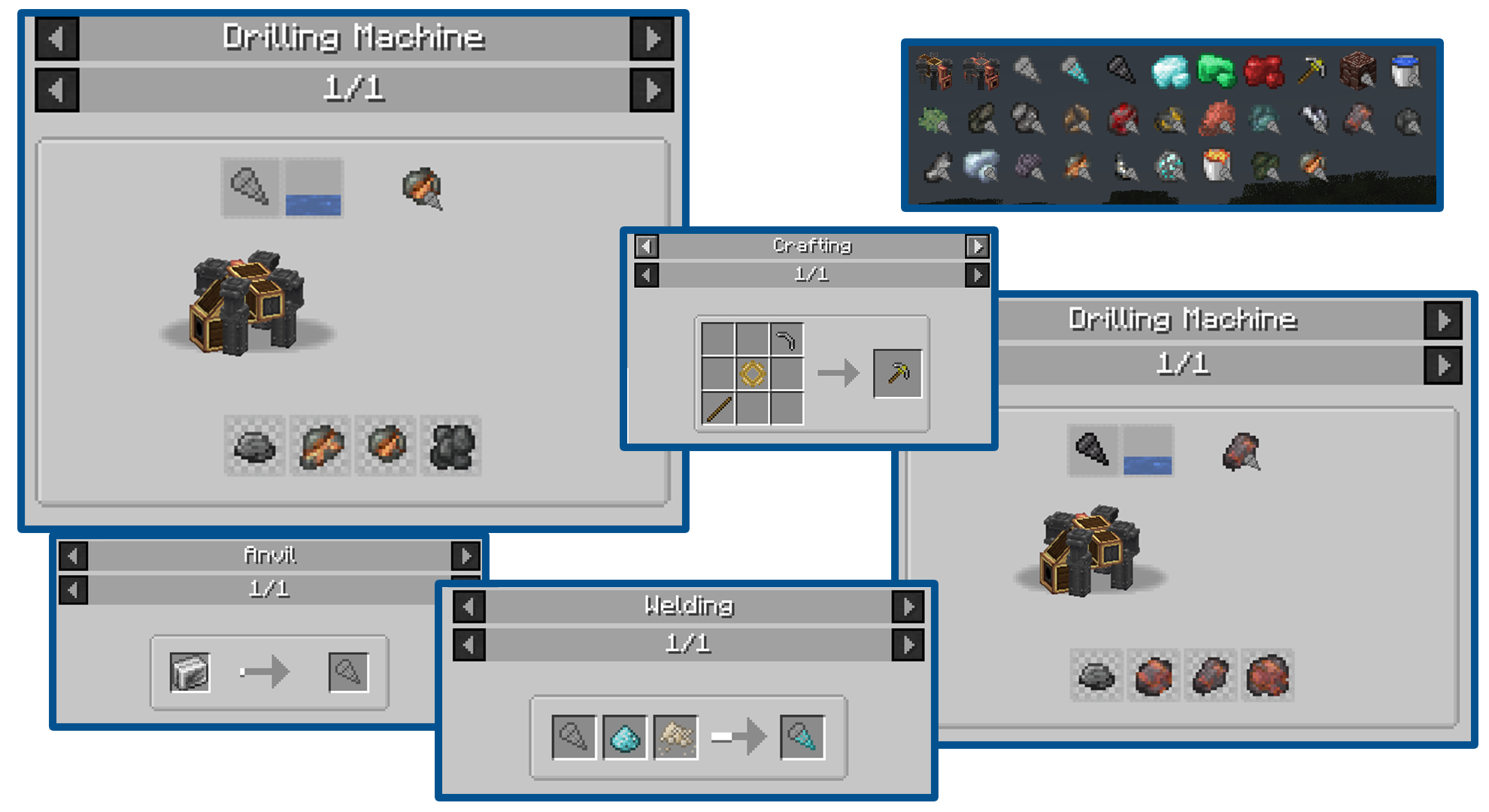The image size is (1489, 812).
Task: Select the Anvil recipe input ingot slot
Action: pos(190,672)
